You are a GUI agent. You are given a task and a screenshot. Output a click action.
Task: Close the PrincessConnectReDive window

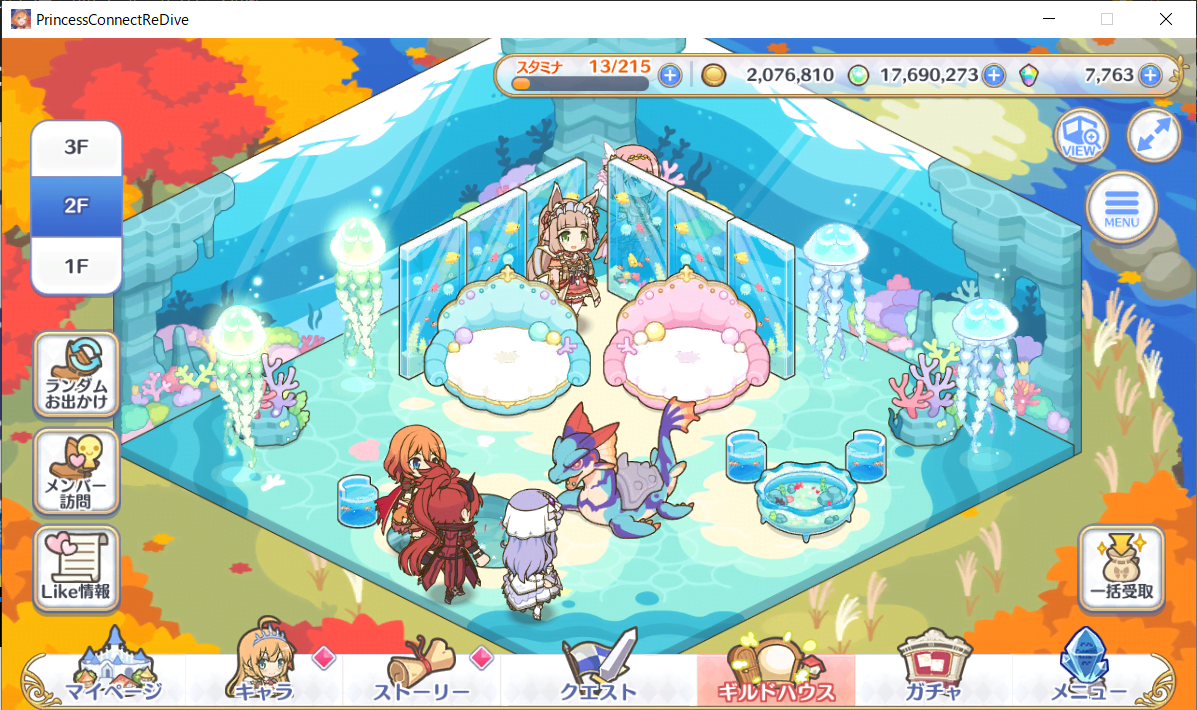click(1166, 19)
